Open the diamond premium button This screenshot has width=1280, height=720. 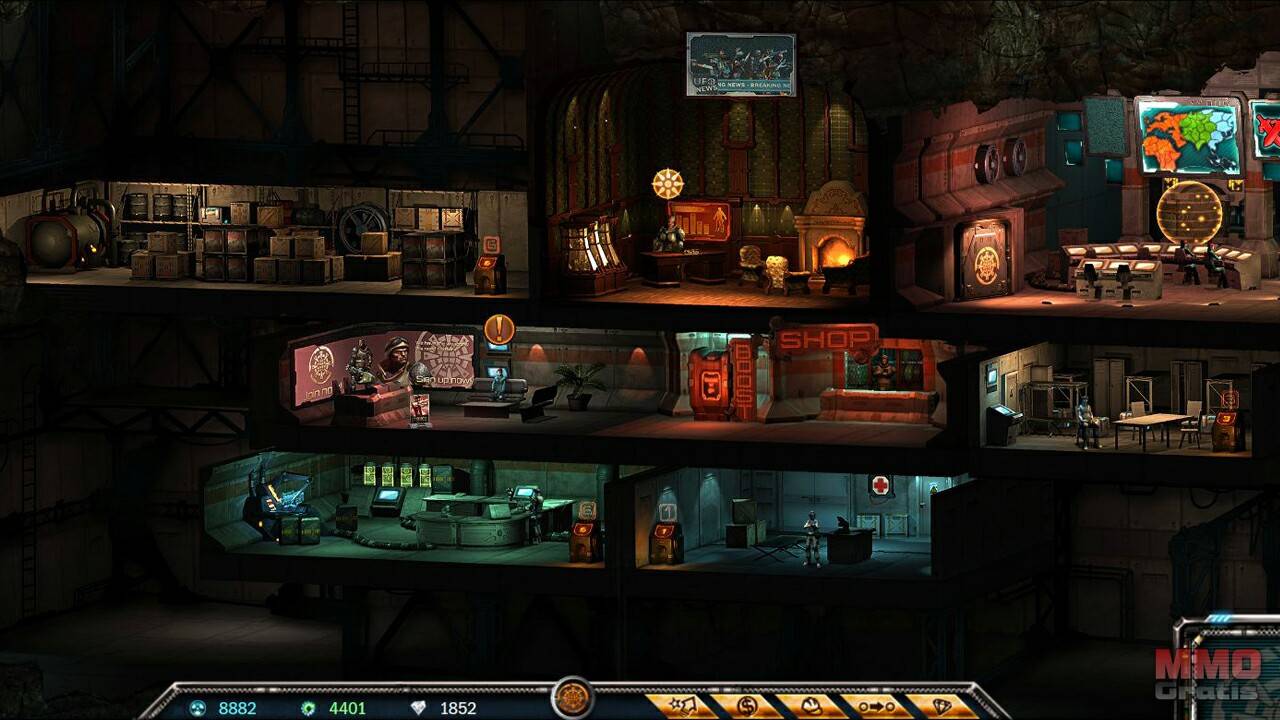[942, 706]
